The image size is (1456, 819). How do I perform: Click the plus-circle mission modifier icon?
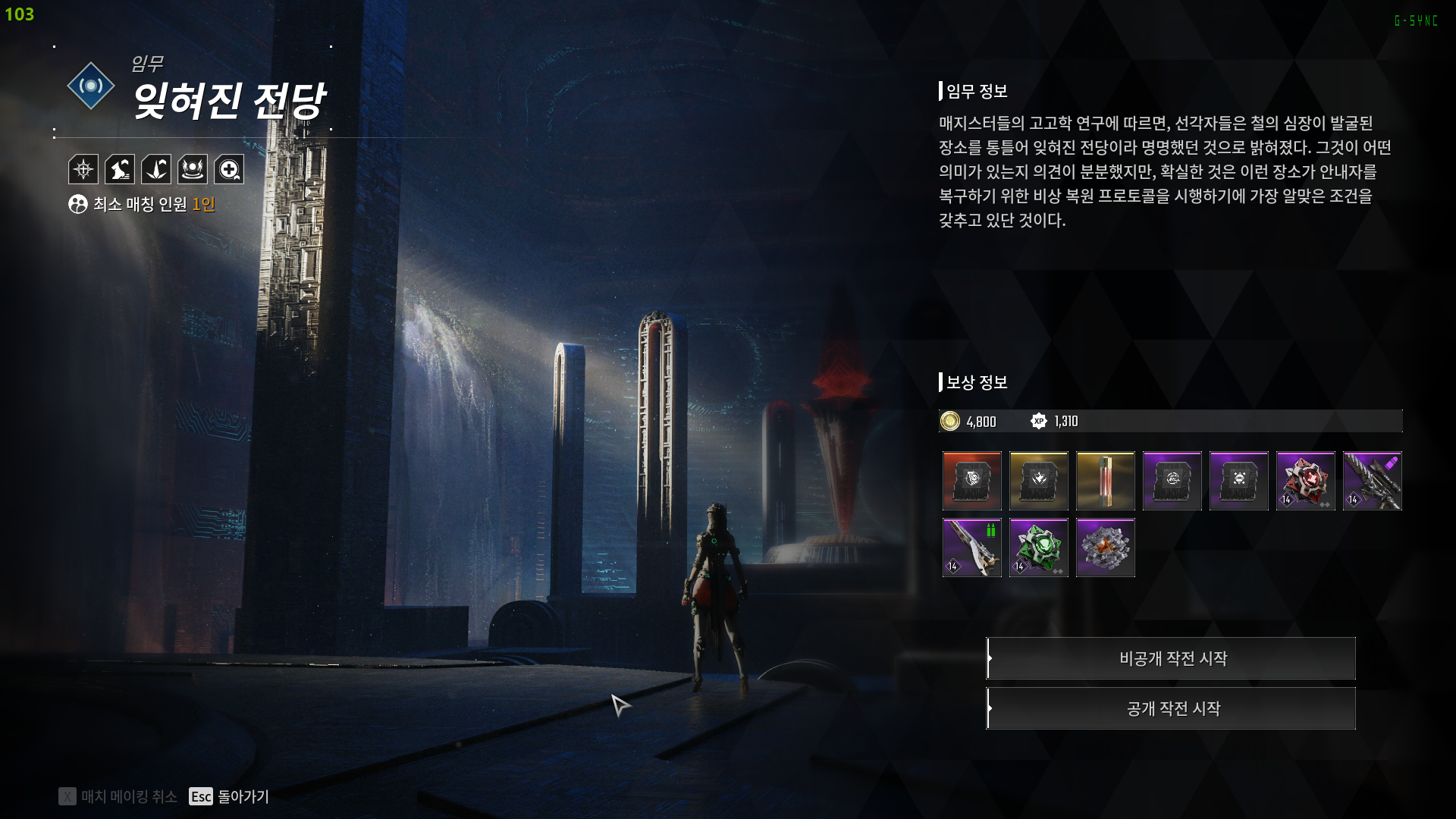tap(229, 169)
